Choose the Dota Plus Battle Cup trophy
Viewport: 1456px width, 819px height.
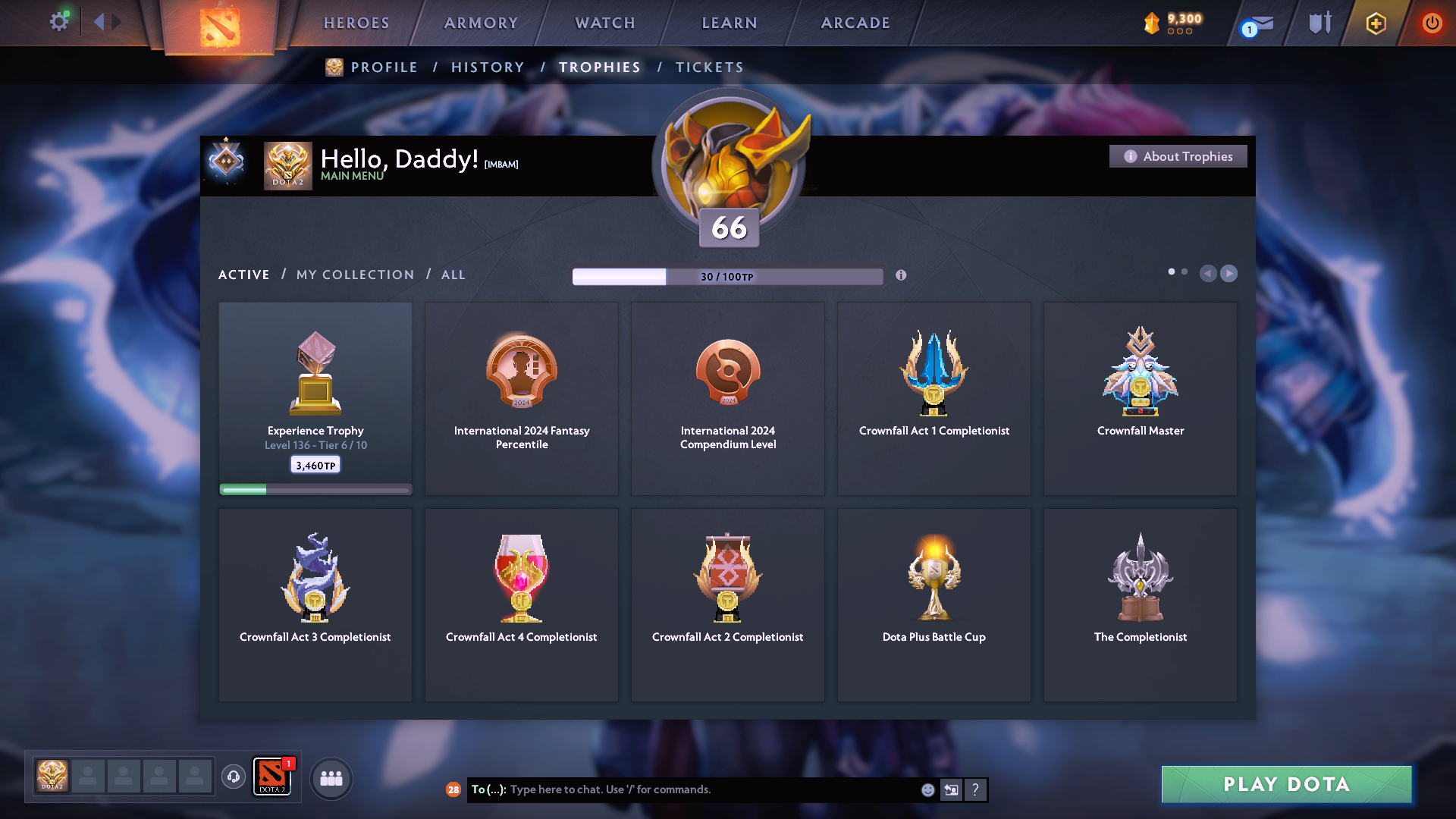(934, 604)
